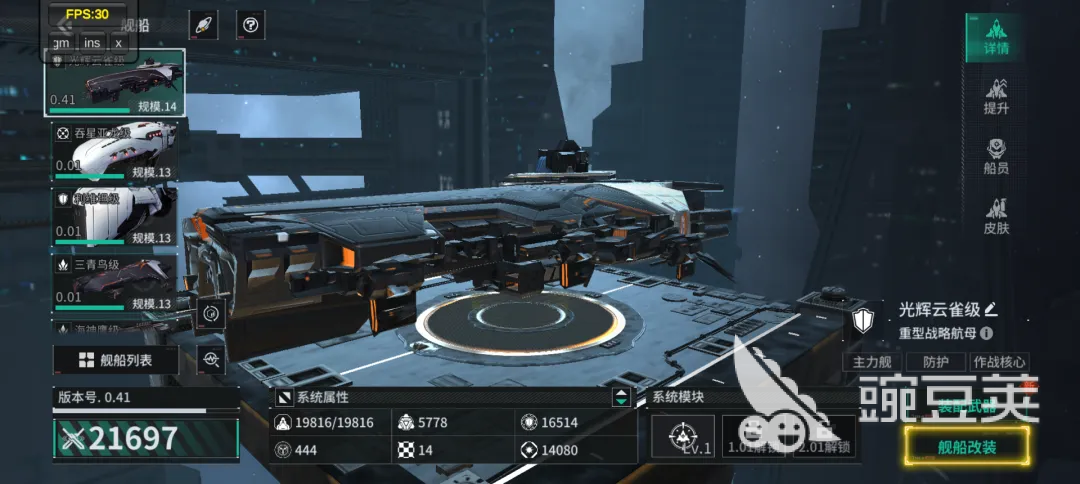Switch to the 详情 details tab

pyautogui.click(x=995, y=36)
